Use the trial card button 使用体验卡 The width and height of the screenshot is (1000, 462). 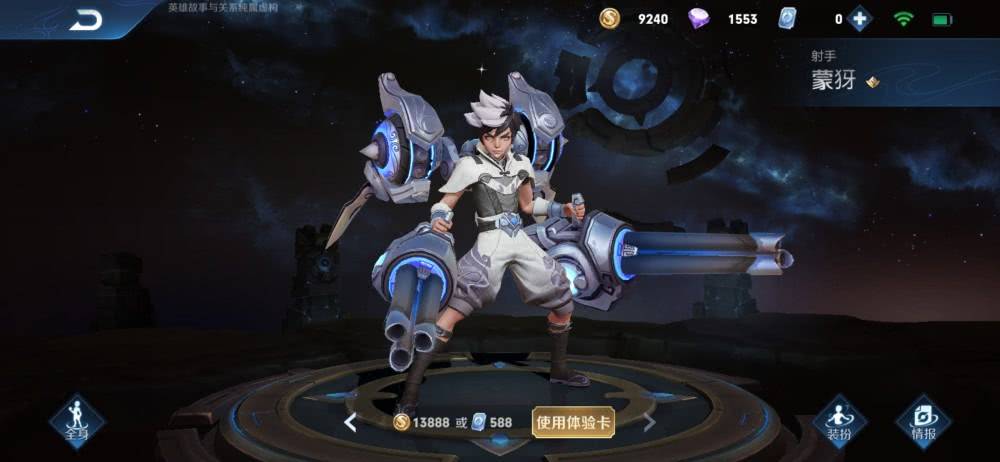[x=573, y=422]
